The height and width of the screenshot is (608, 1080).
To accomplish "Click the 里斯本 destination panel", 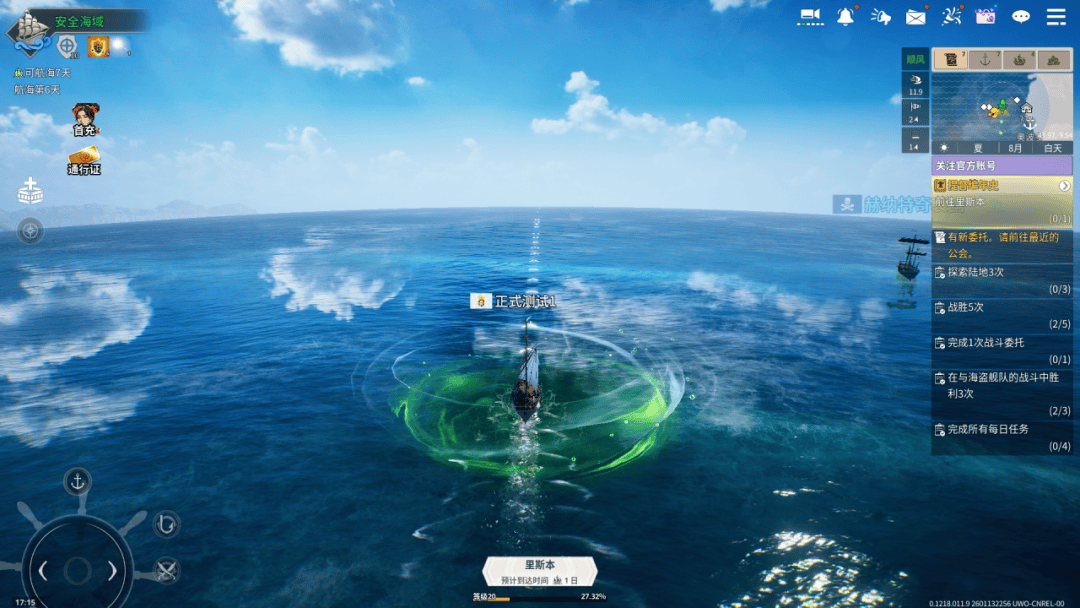I will click(x=540, y=571).
